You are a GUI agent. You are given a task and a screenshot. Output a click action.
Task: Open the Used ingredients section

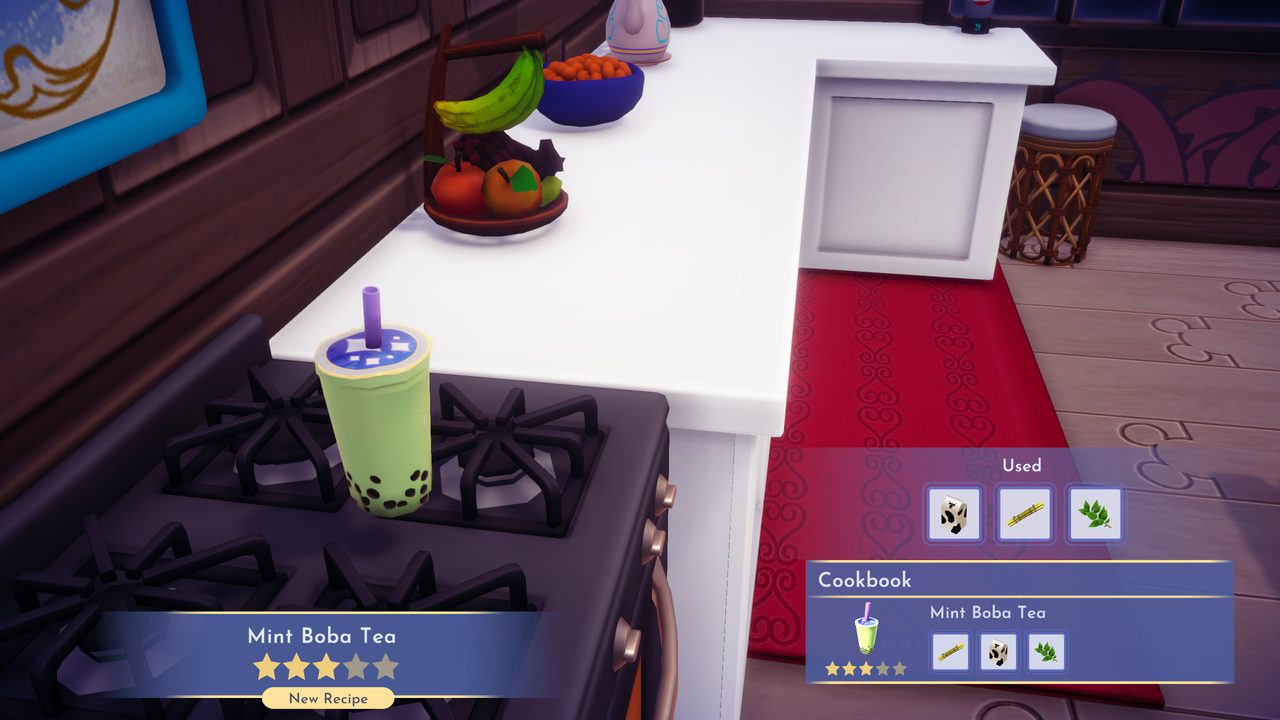pyautogui.click(x=1022, y=465)
